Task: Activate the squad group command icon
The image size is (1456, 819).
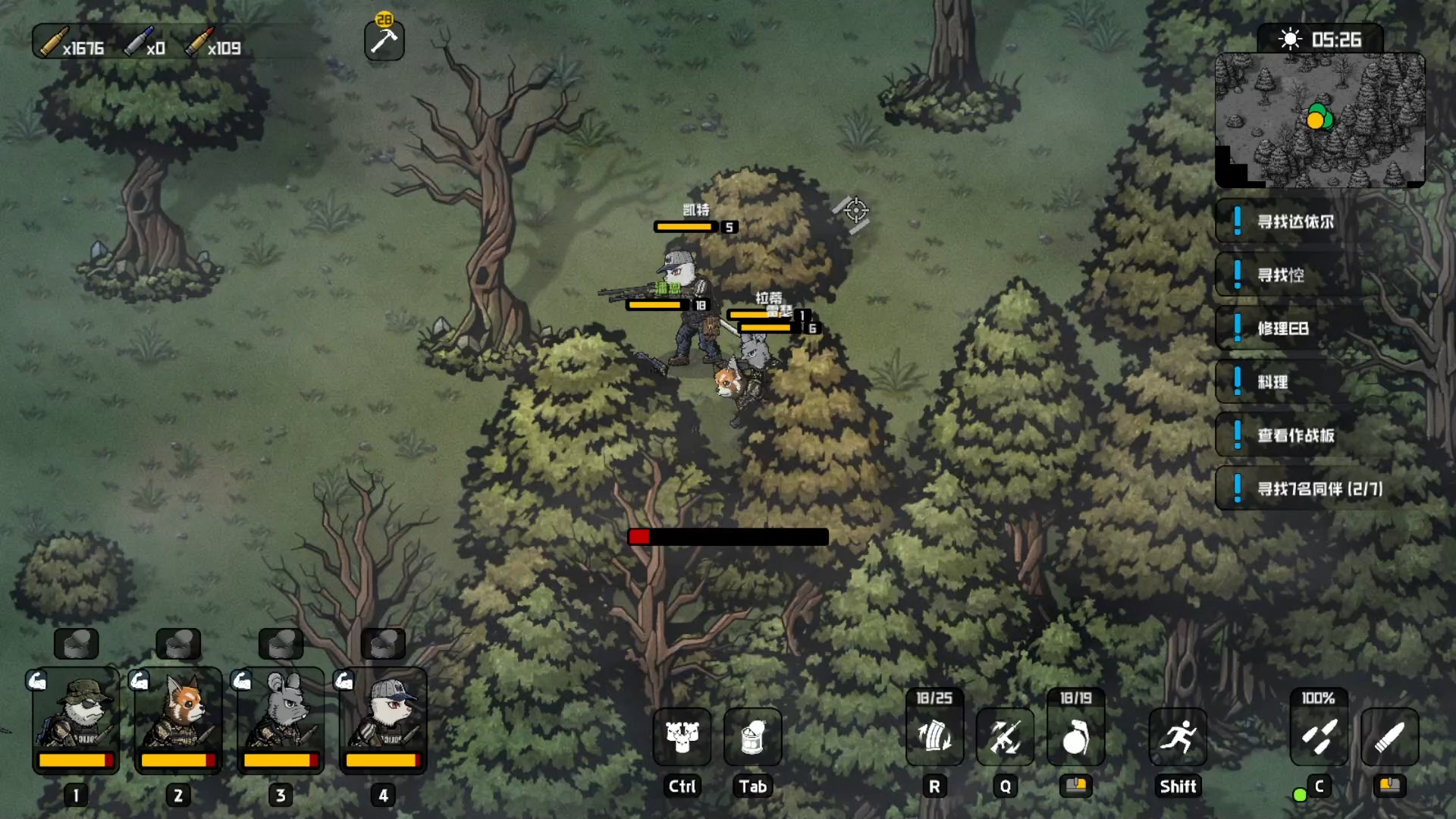Action: tap(682, 736)
